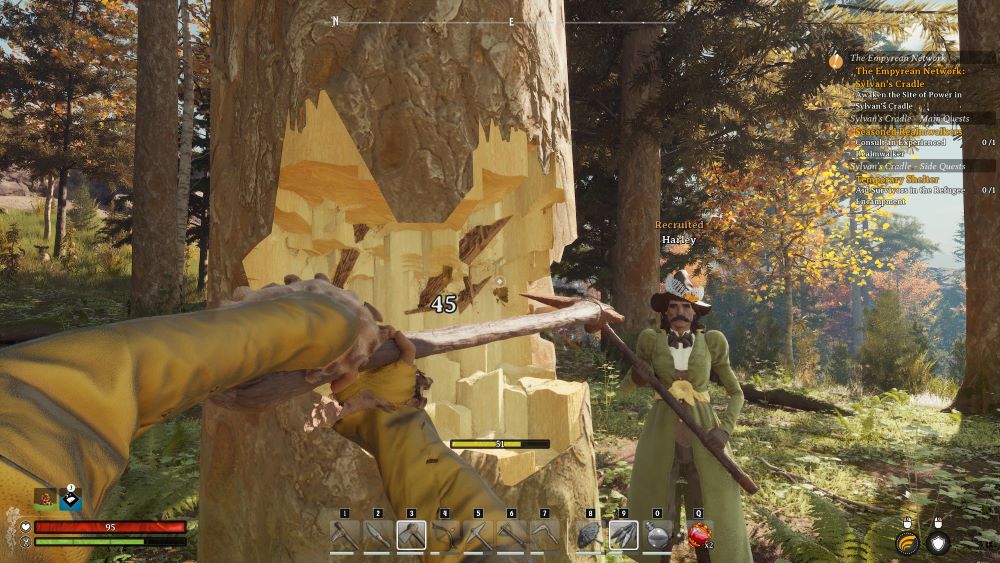Click the orange melee attack icon

click(906, 542)
